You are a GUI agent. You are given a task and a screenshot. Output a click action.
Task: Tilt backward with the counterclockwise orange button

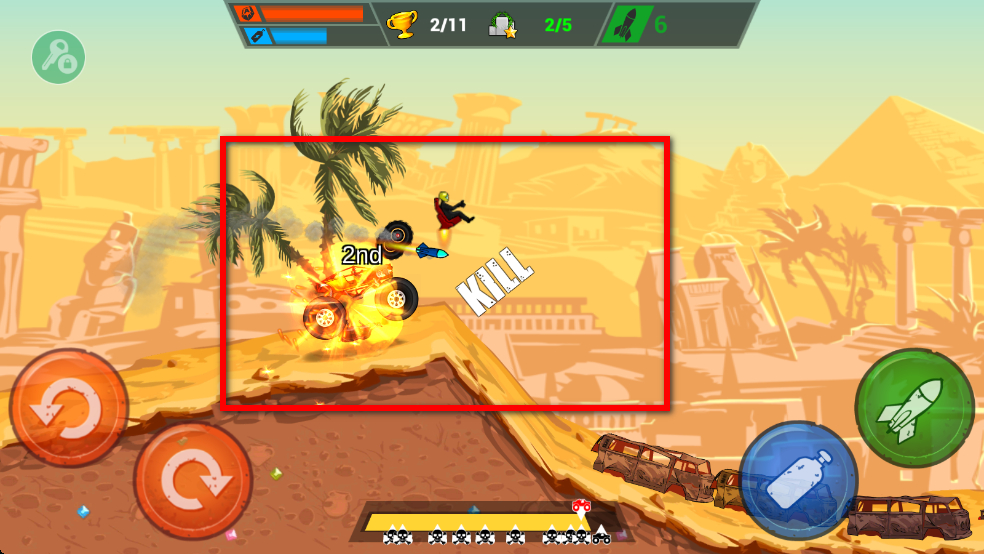(x=68, y=408)
